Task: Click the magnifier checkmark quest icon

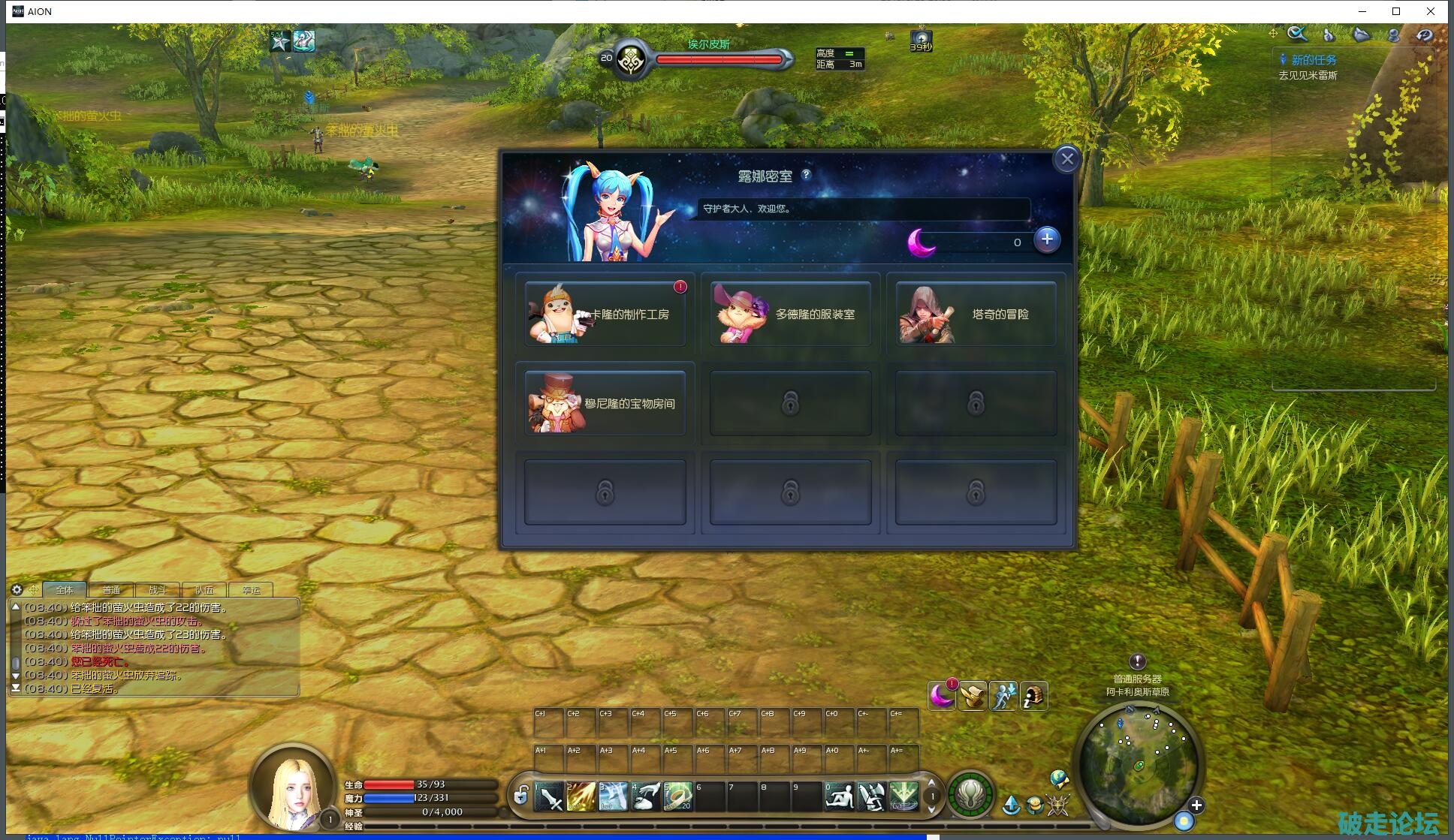Action: [x=1297, y=34]
